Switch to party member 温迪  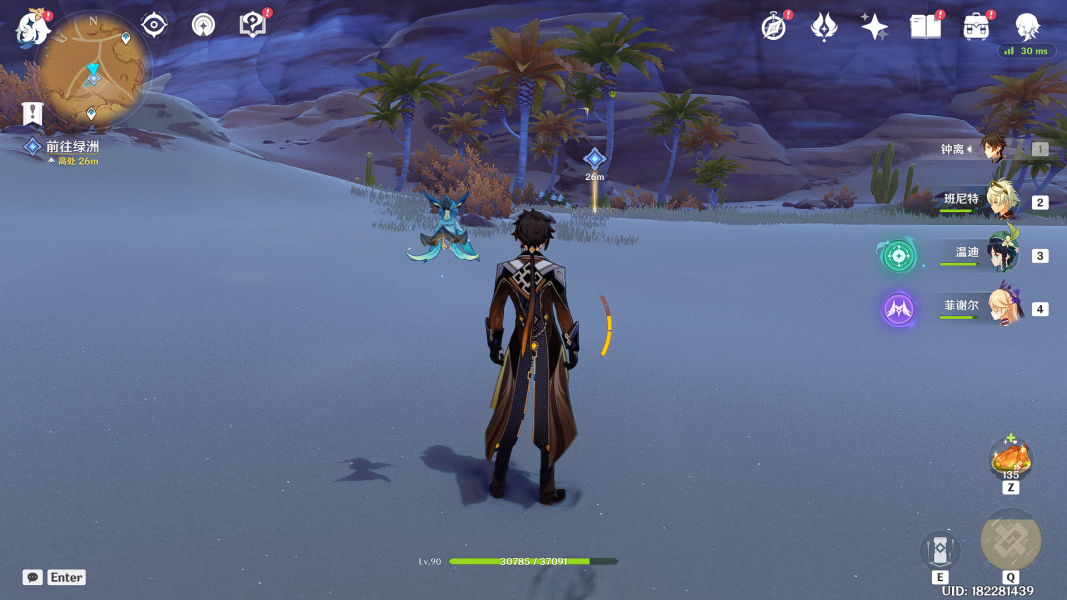point(1000,254)
